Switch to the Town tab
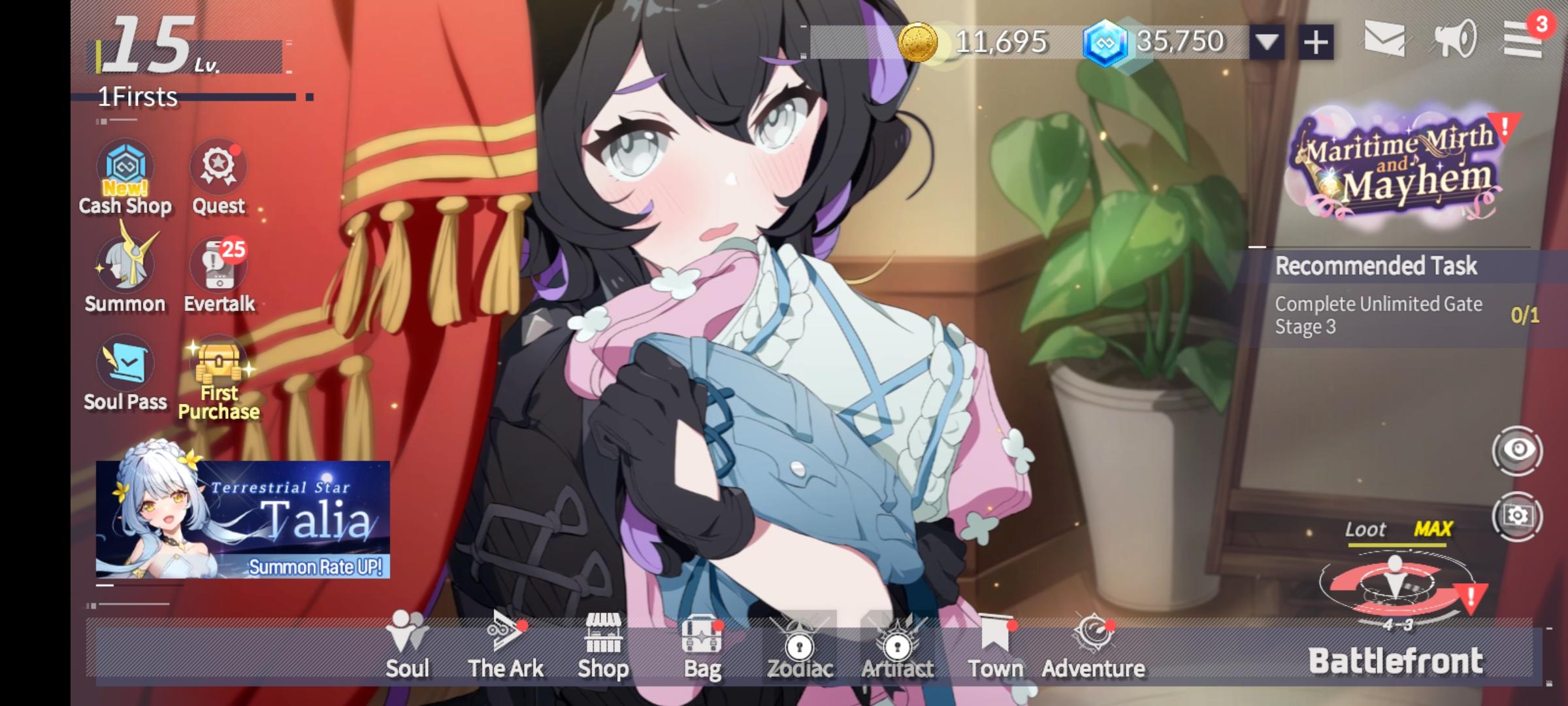The width and height of the screenshot is (1568, 706). pyautogui.click(x=996, y=647)
